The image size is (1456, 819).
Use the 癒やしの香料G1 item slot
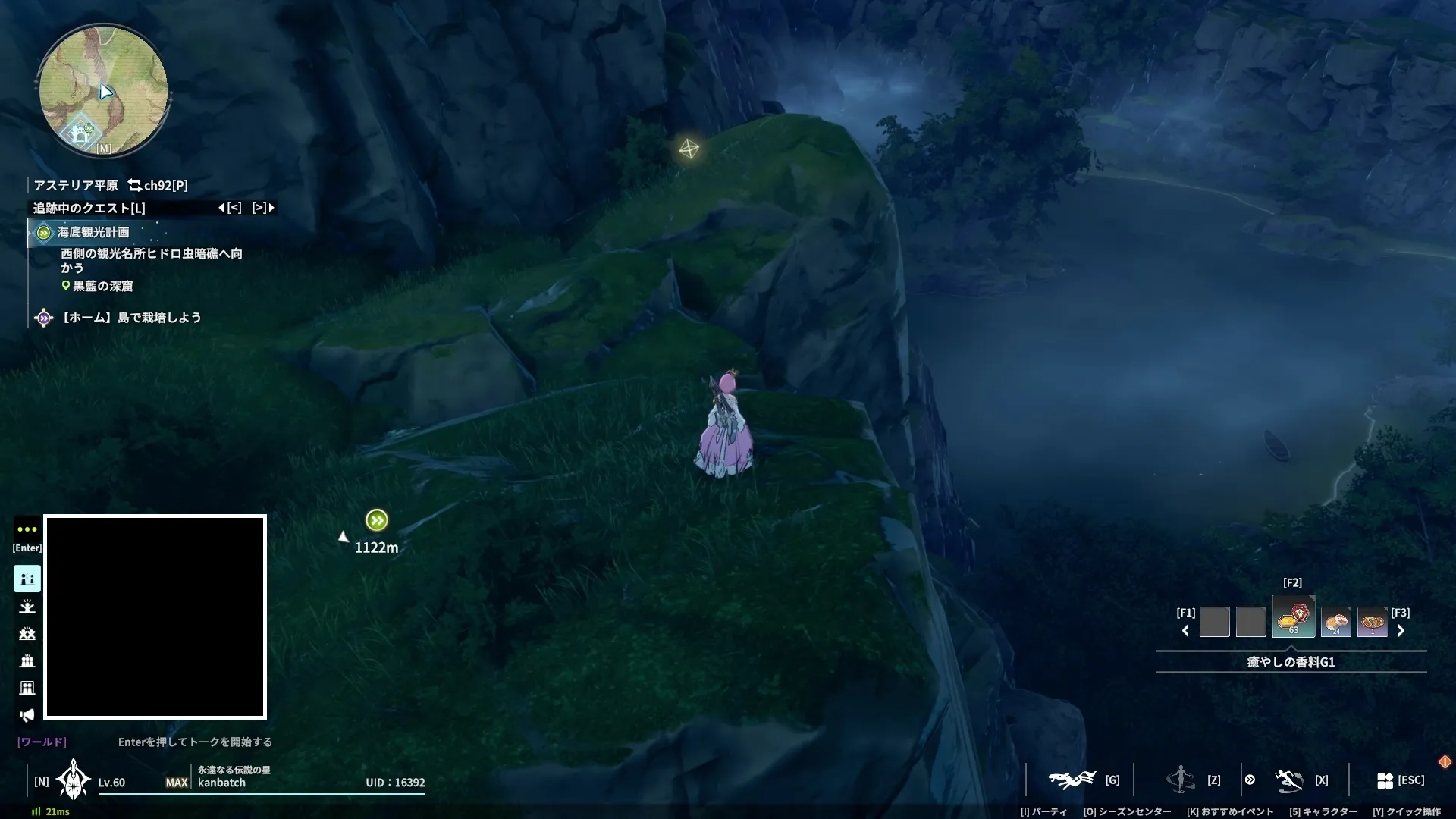(x=1293, y=618)
